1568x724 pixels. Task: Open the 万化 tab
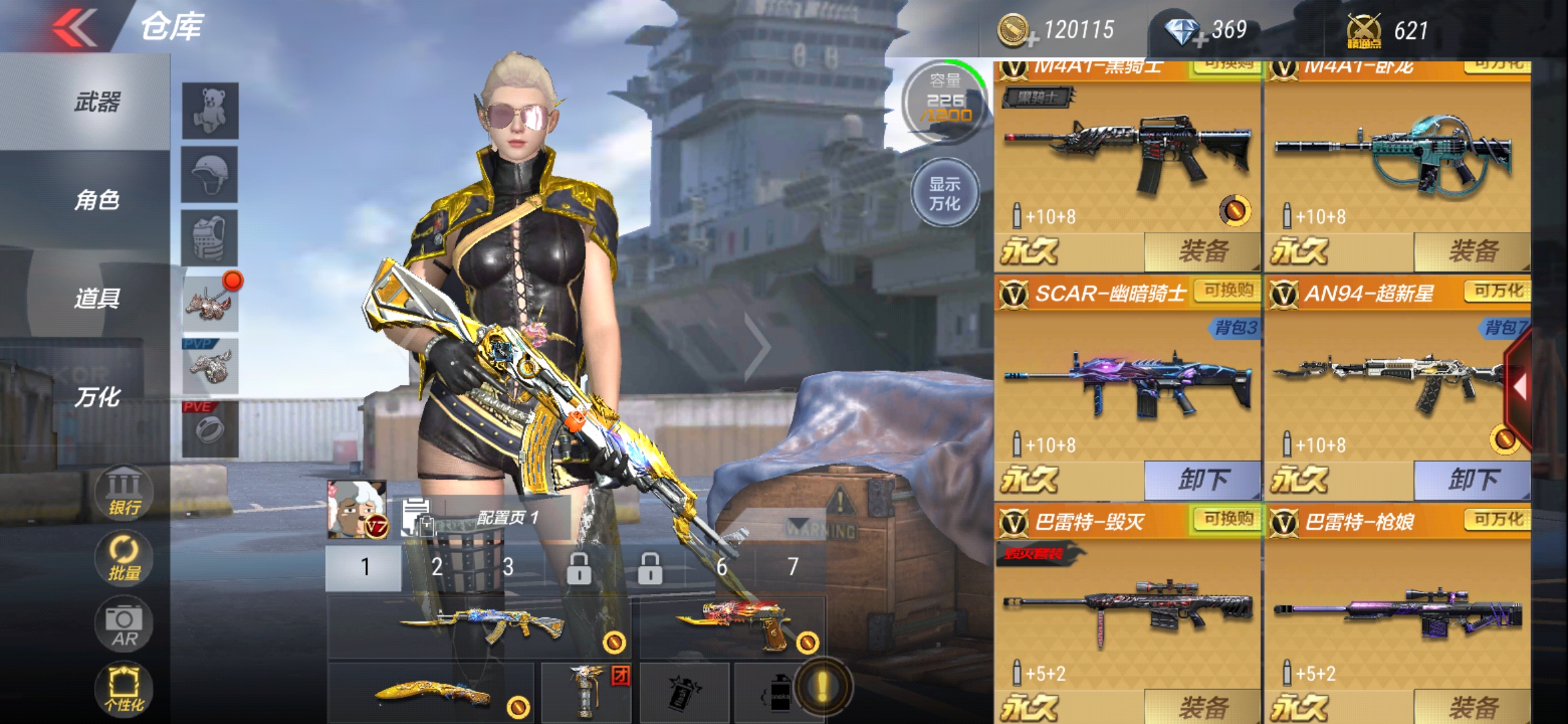tap(97, 397)
